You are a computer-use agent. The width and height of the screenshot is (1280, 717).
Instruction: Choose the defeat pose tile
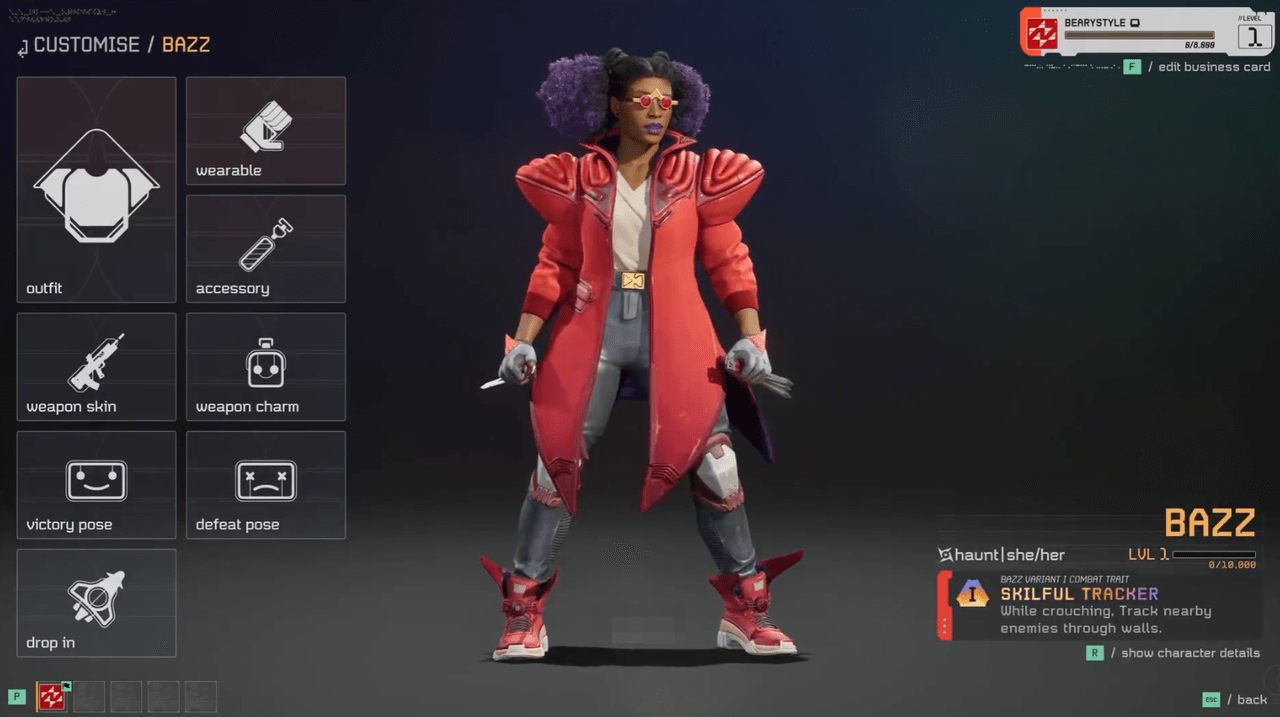click(265, 484)
